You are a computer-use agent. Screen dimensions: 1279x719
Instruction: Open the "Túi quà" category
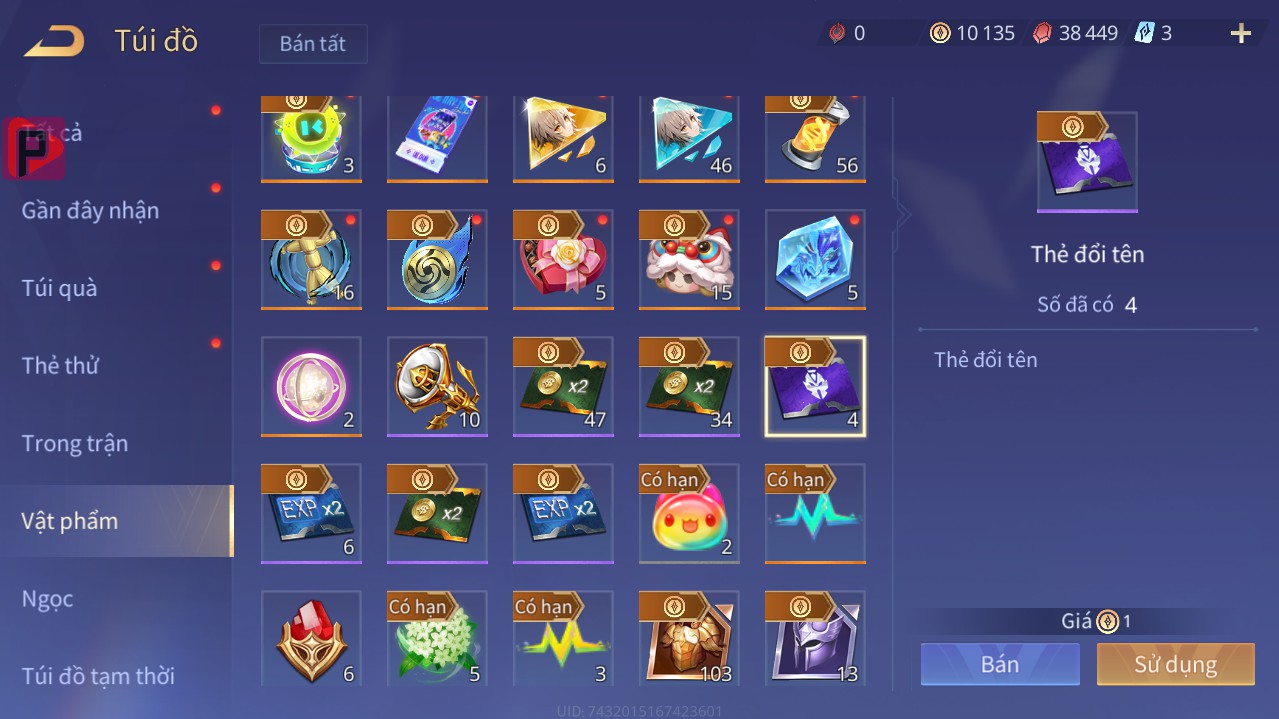[x=60, y=288]
